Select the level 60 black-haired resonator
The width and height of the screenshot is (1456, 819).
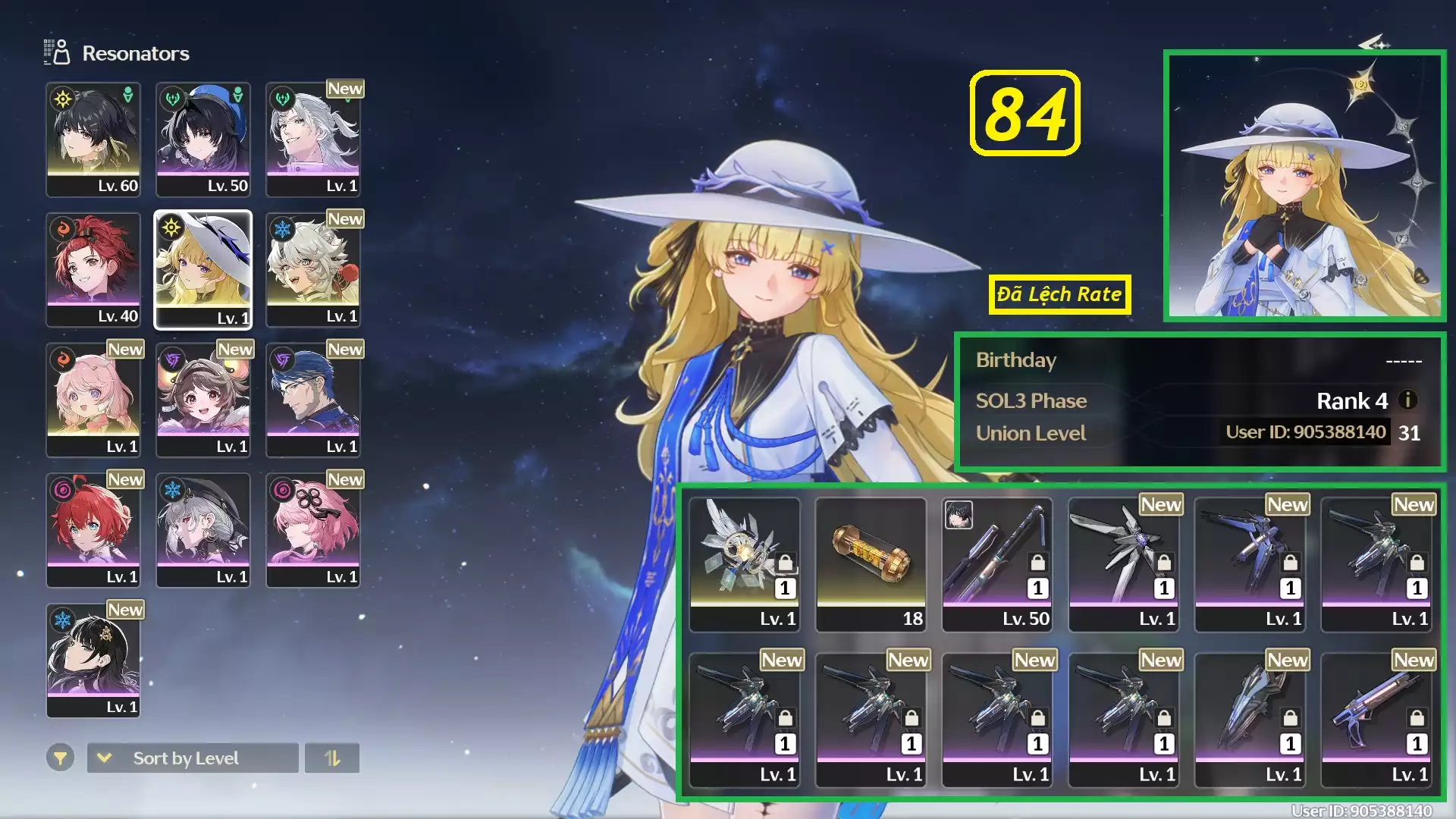click(93, 140)
